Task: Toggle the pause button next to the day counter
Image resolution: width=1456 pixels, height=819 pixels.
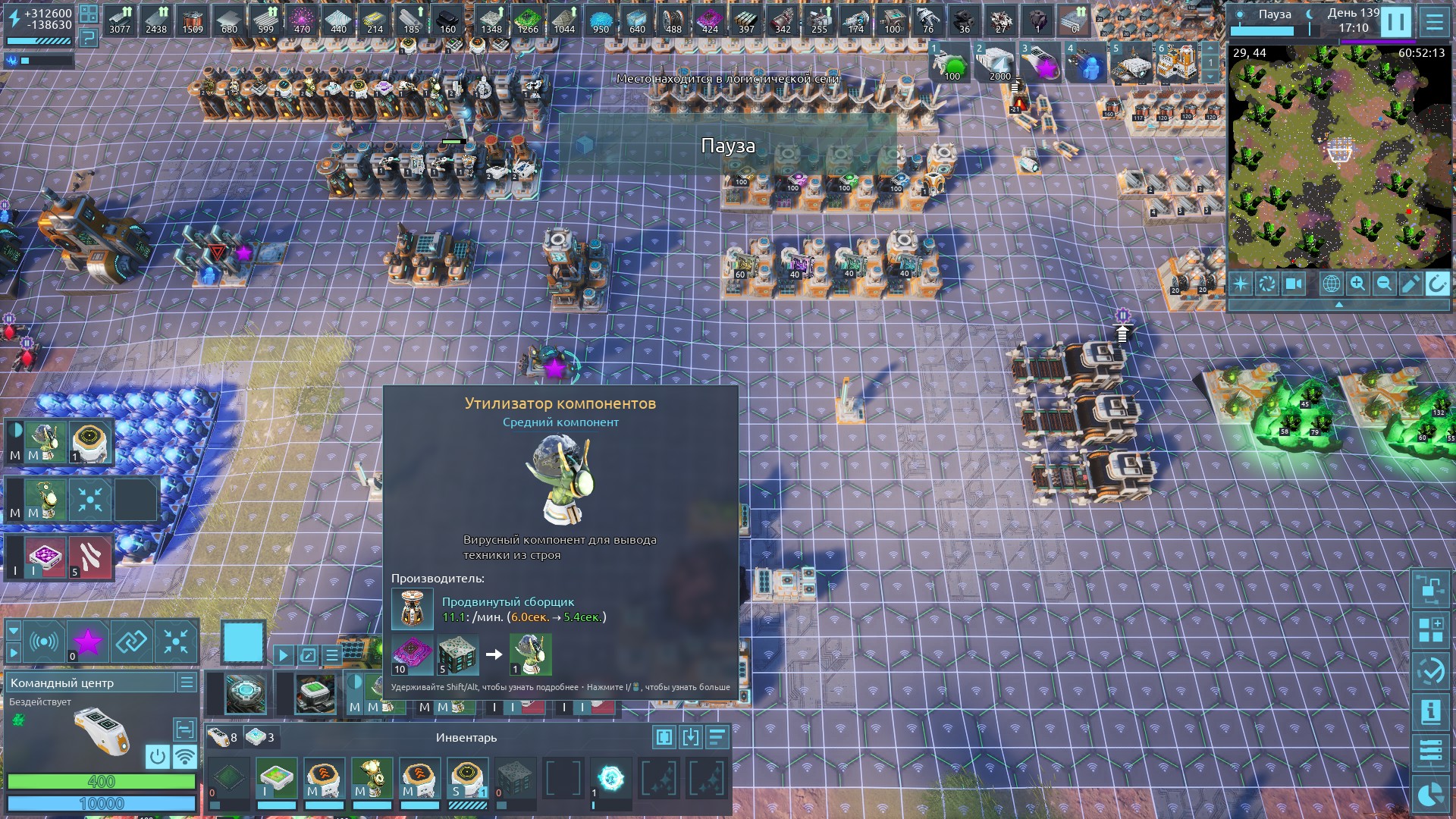Action: coord(1395,21)
